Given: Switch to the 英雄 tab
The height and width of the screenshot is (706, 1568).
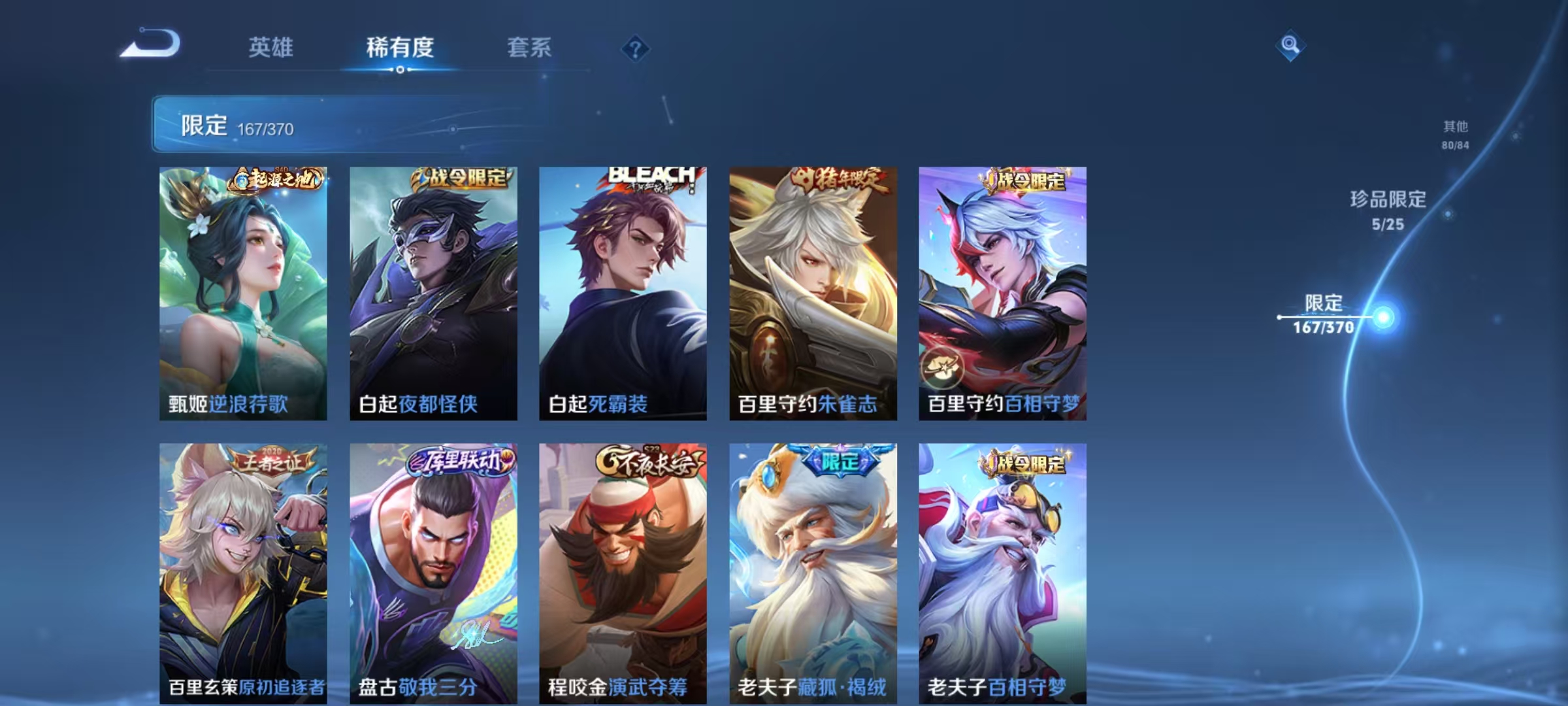Looking at the screenshot, I should click(272, 48).
